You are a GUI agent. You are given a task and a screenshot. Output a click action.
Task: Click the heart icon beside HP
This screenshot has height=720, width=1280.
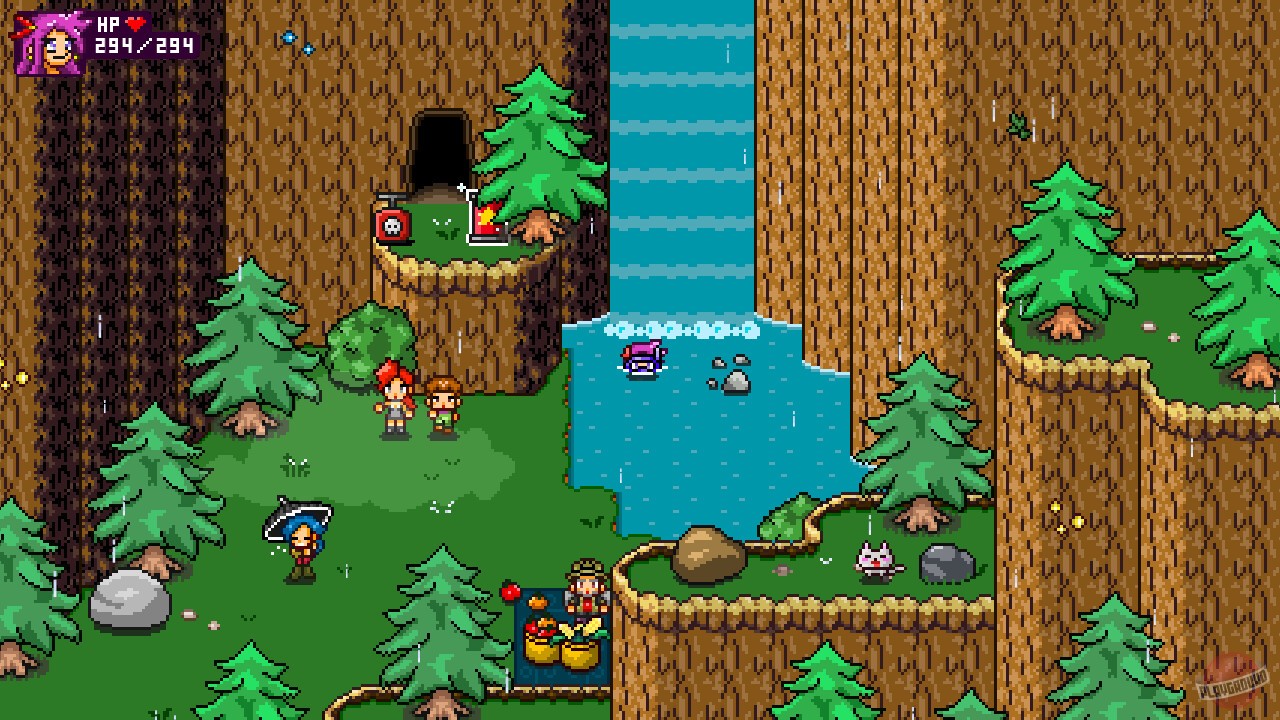point(135,23)
